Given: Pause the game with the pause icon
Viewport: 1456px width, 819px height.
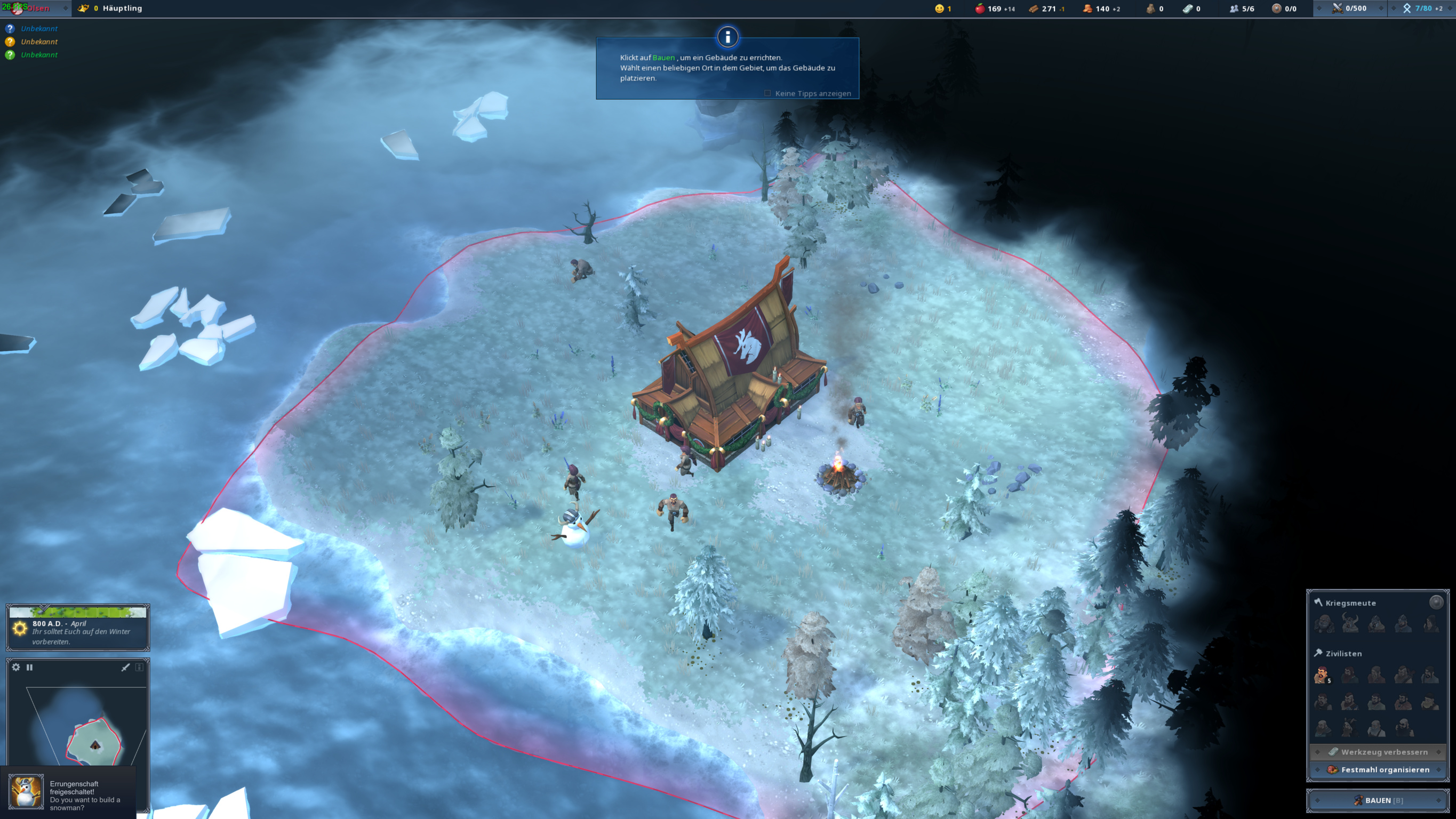Looking at the screenshot, I should point(29,668).
